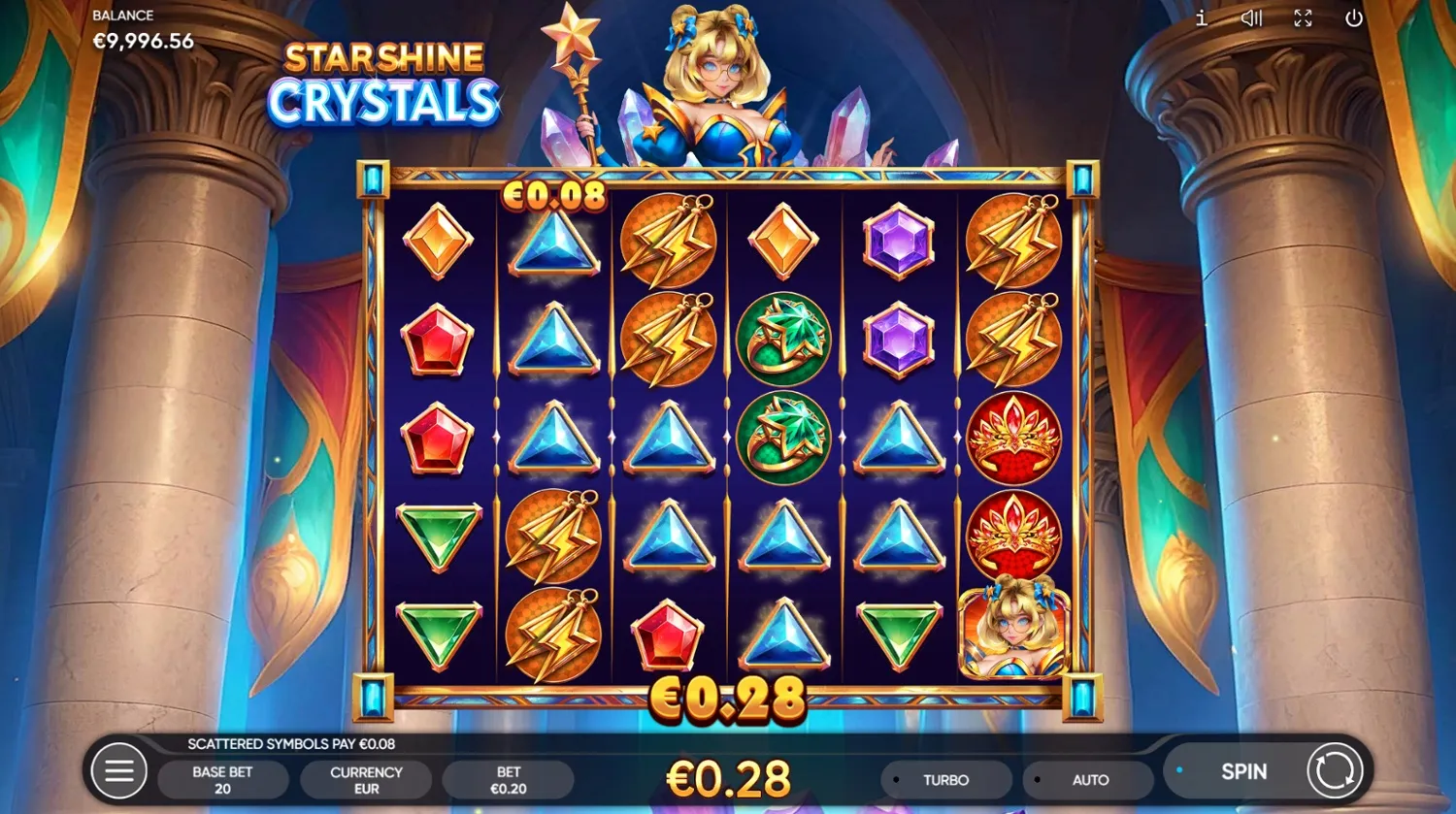Enter fullscreen mode

(1303, 17)
